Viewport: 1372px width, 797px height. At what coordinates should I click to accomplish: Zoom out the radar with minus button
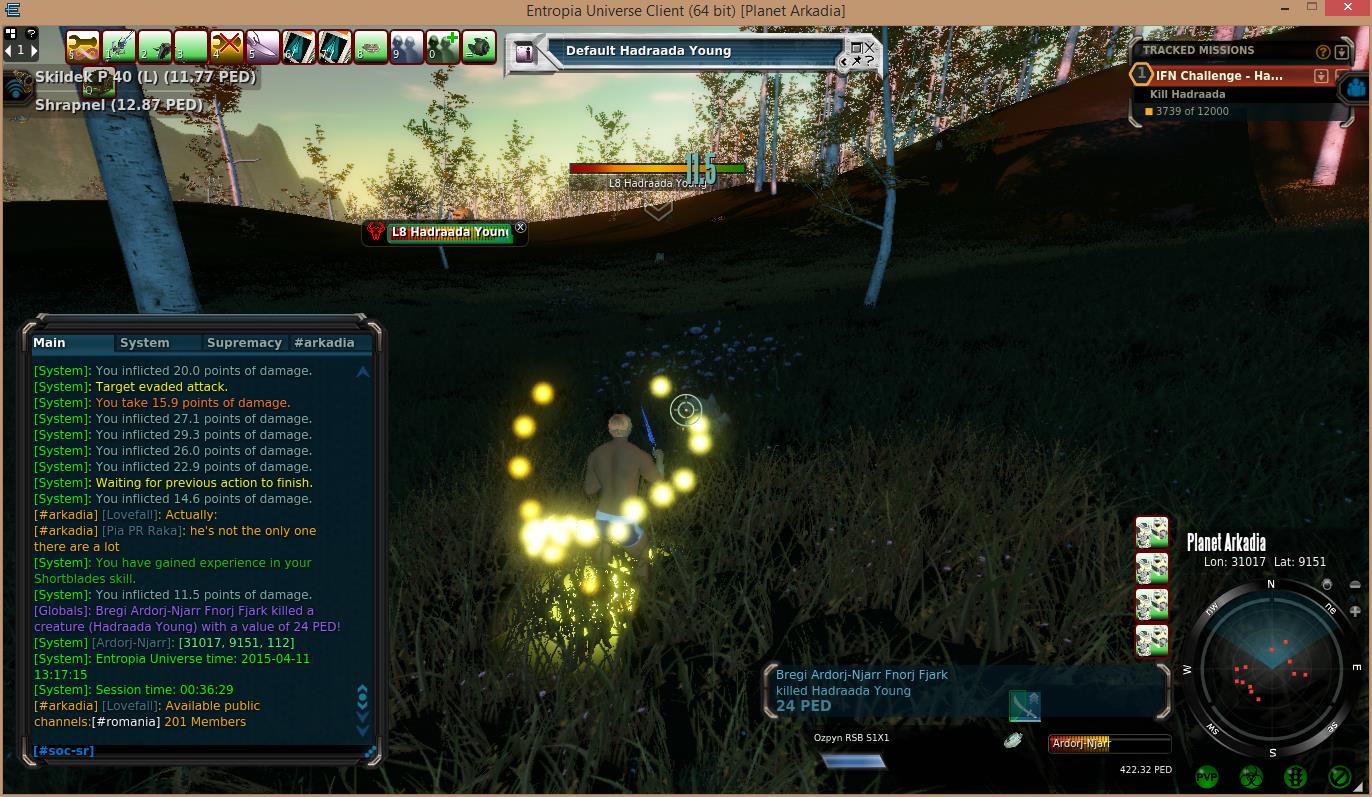[1355, 585]
